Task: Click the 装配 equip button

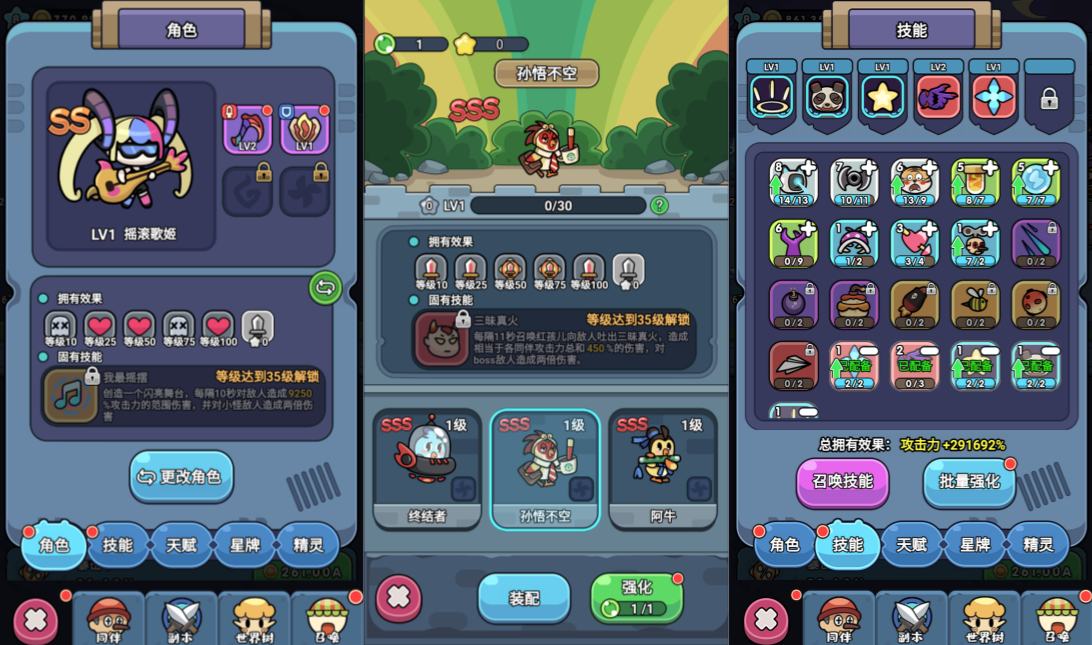Action: (x=524, y=598)
